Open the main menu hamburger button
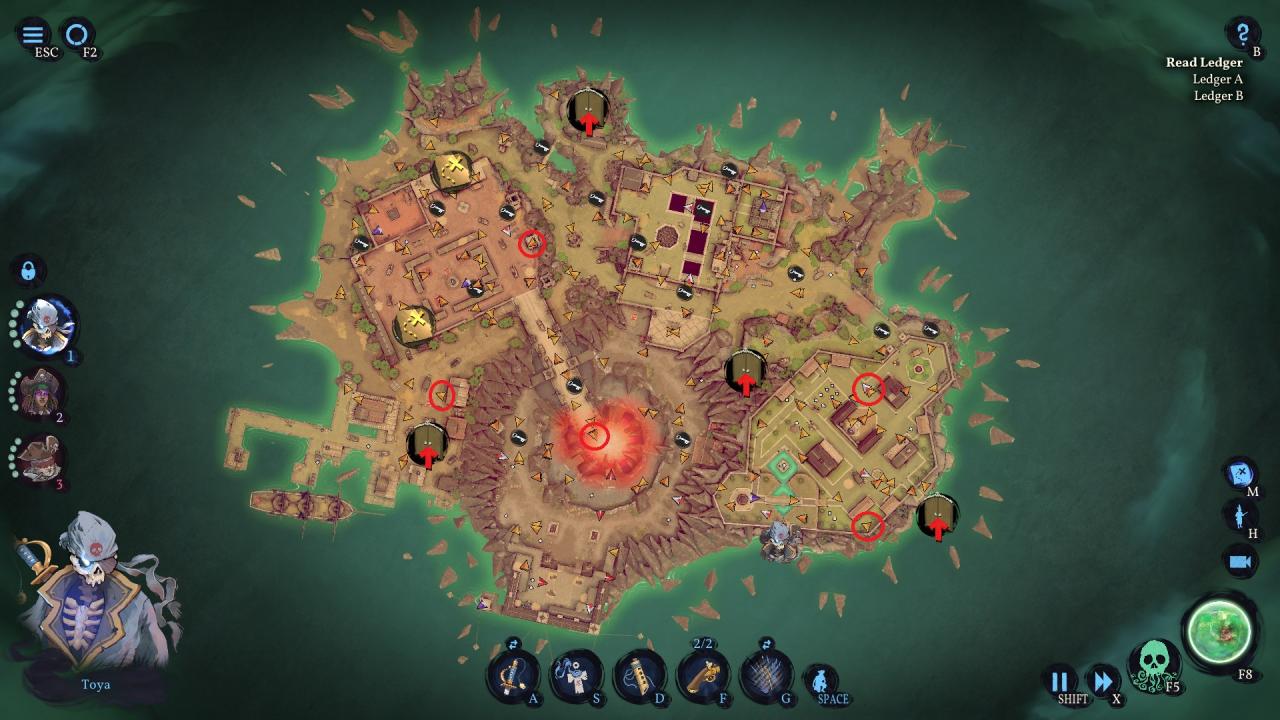The height and width of the screenshot is (720, 1280). coord(33,35)
